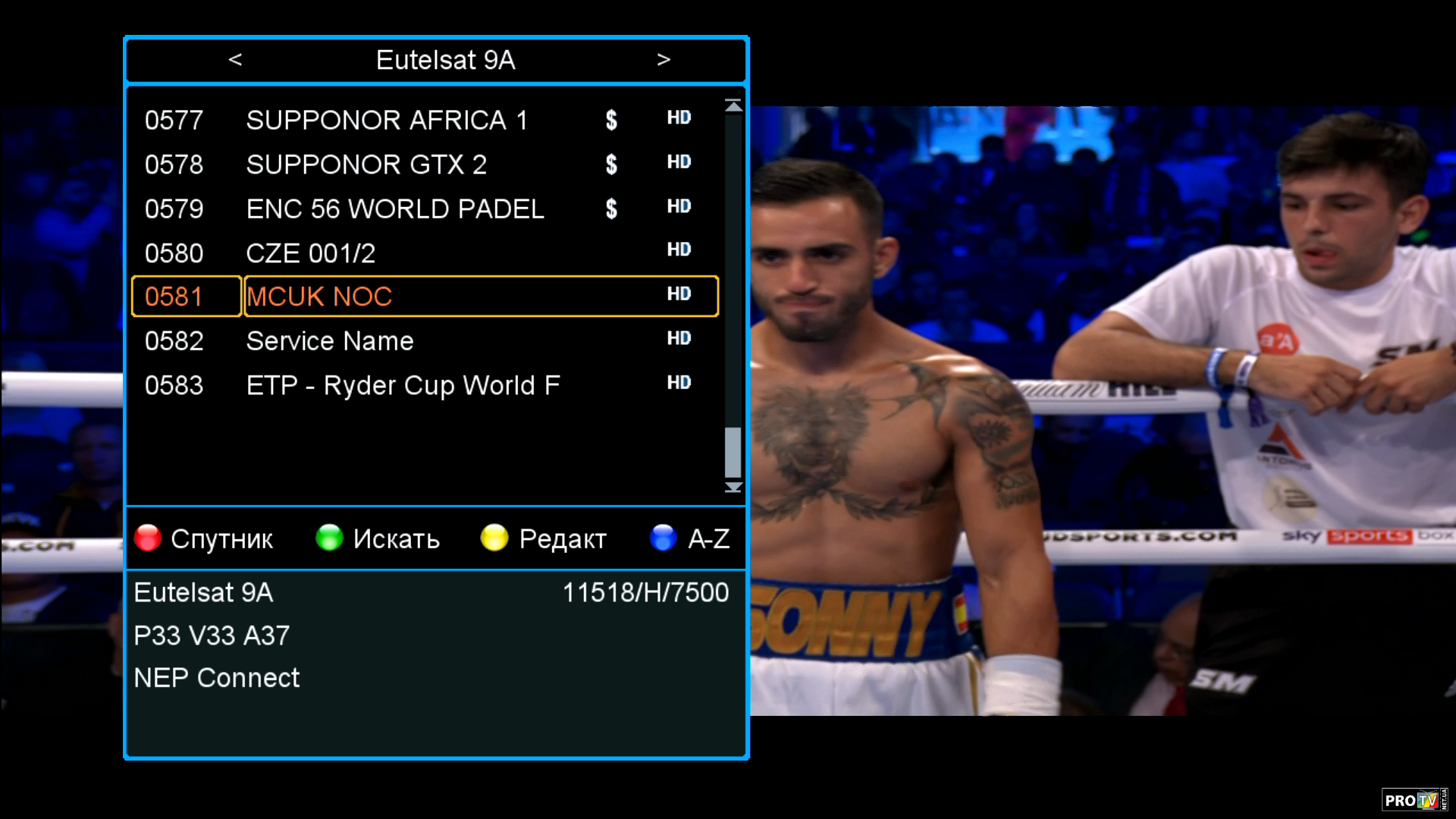
Task: Click the scrollbar up arrow
Action: click(733, 106)
